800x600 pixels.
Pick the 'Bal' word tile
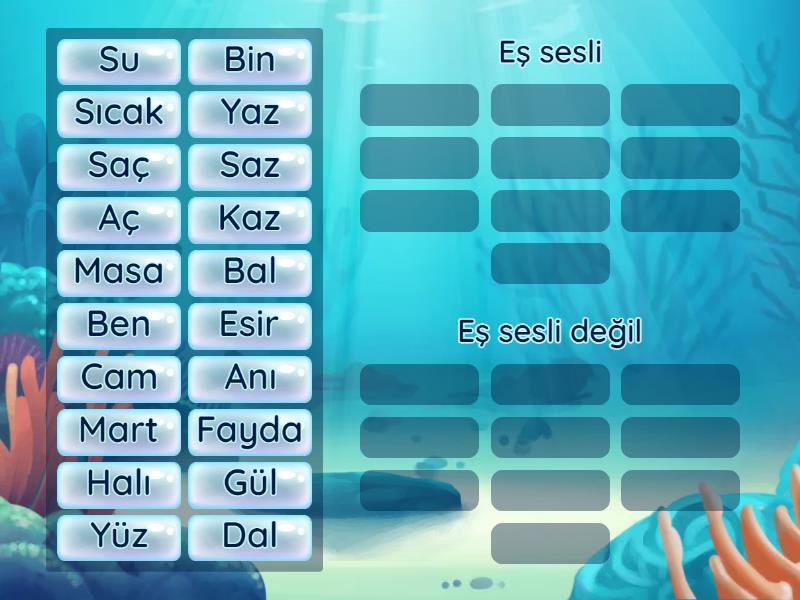click(250, 273)
